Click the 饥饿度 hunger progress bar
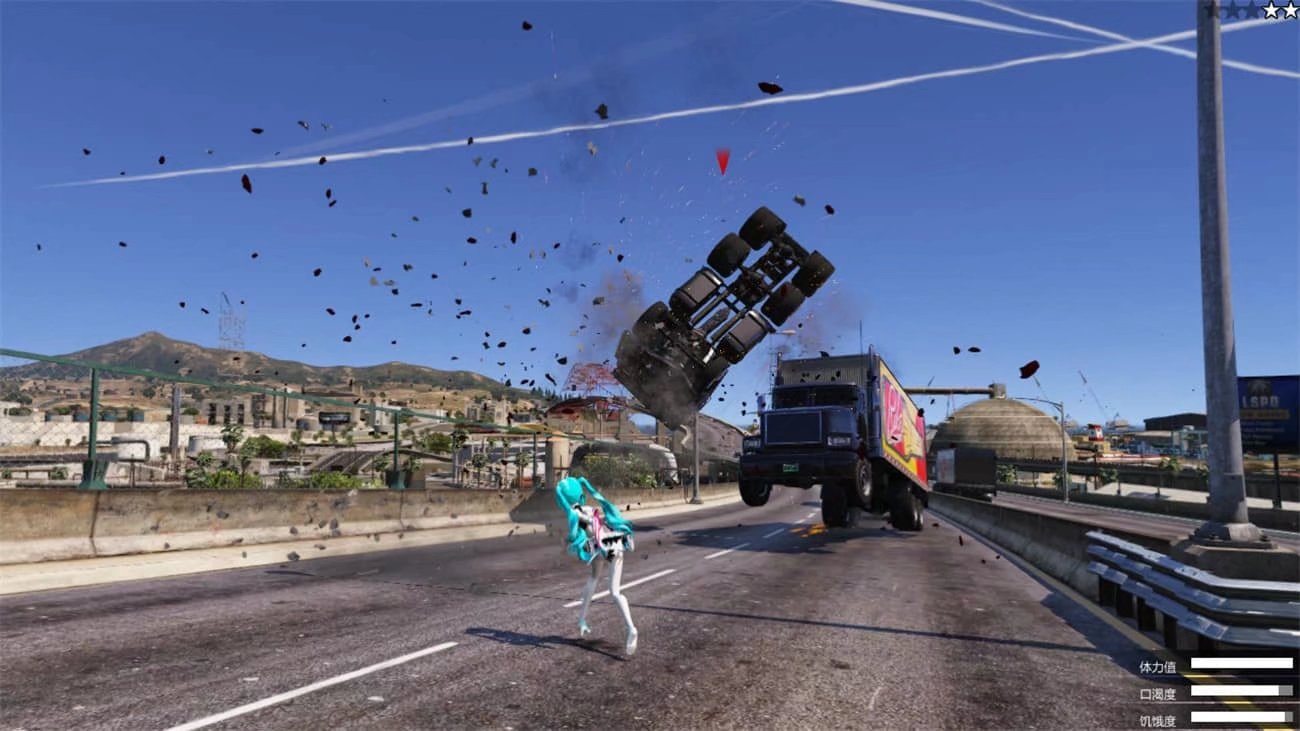This screenshot has width=1300, height=731. point(1240,717)
